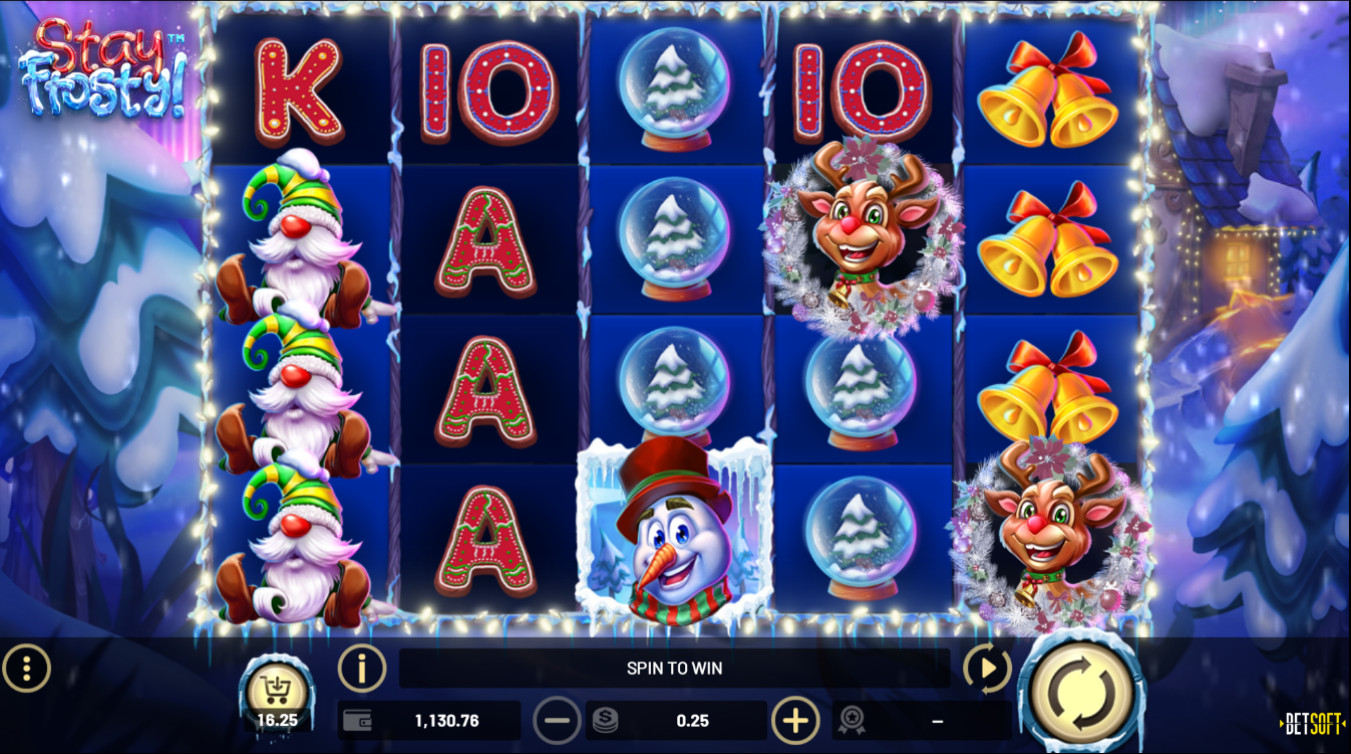The height and width of the screenshot is (754, 1351).
Task: Show the game info paytable
Action: 362,668
